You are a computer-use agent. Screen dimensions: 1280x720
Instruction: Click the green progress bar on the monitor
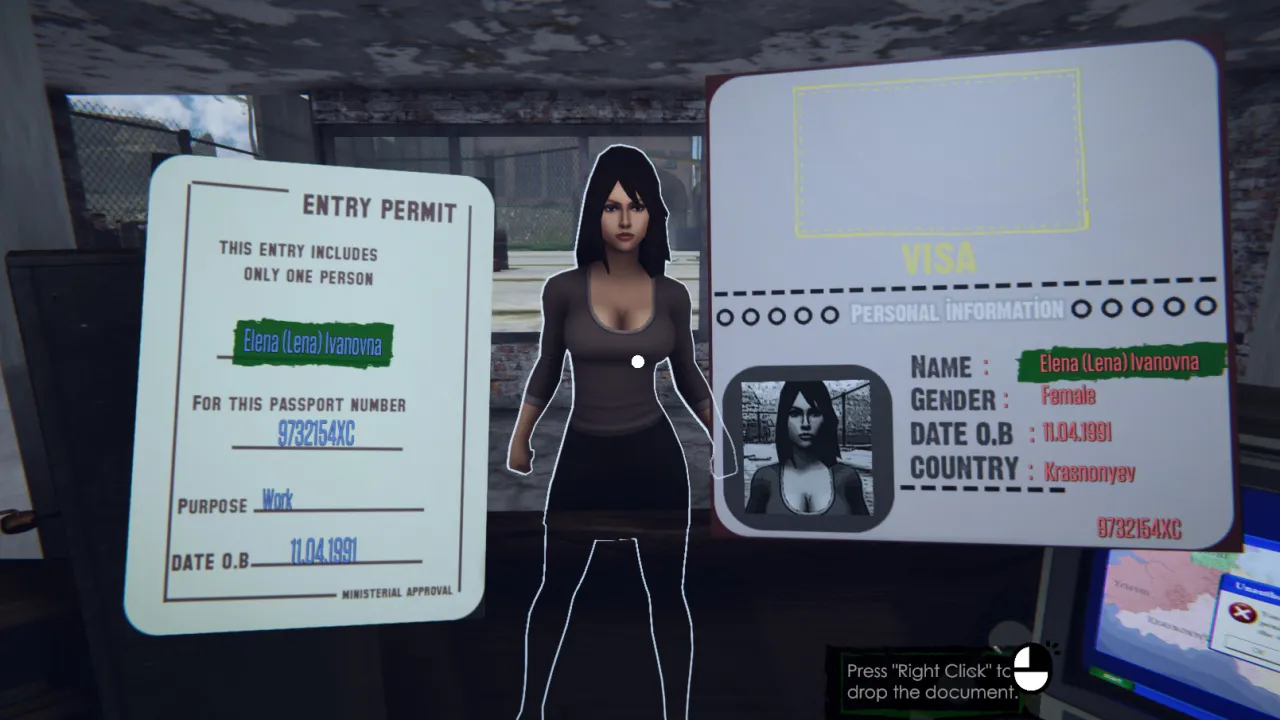click(1110, 677)
